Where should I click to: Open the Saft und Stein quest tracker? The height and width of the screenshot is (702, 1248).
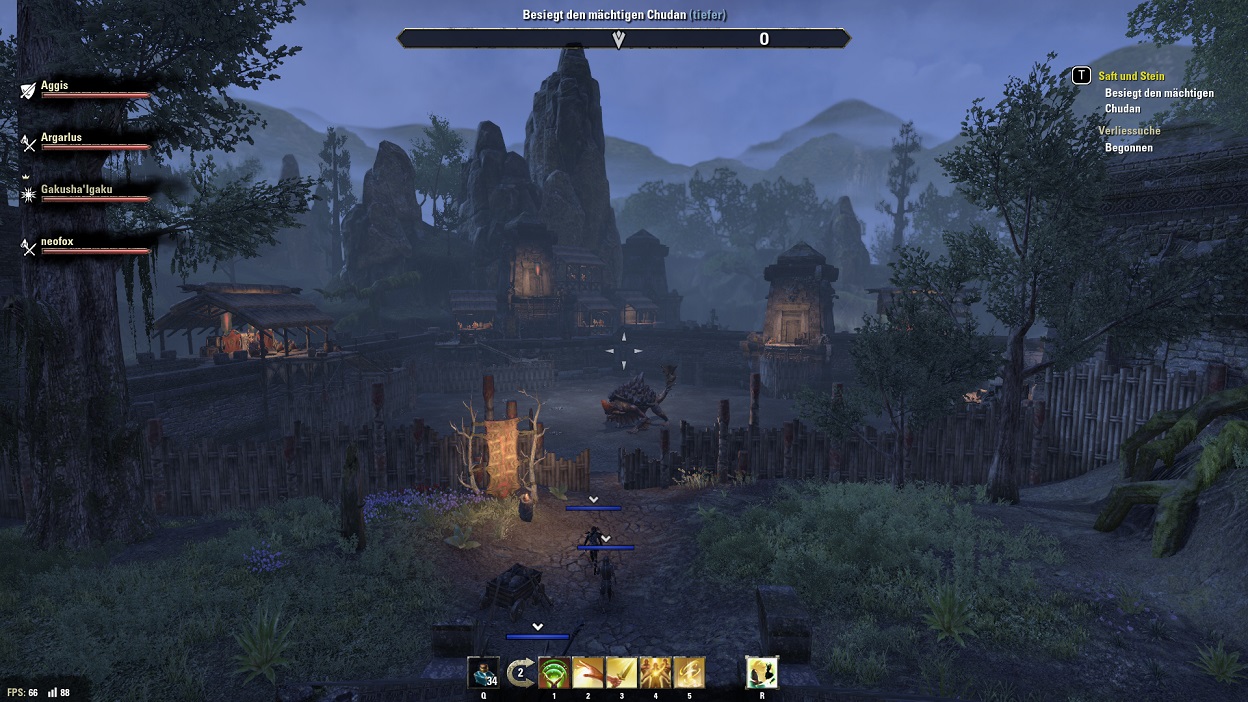coord(1131,76)
